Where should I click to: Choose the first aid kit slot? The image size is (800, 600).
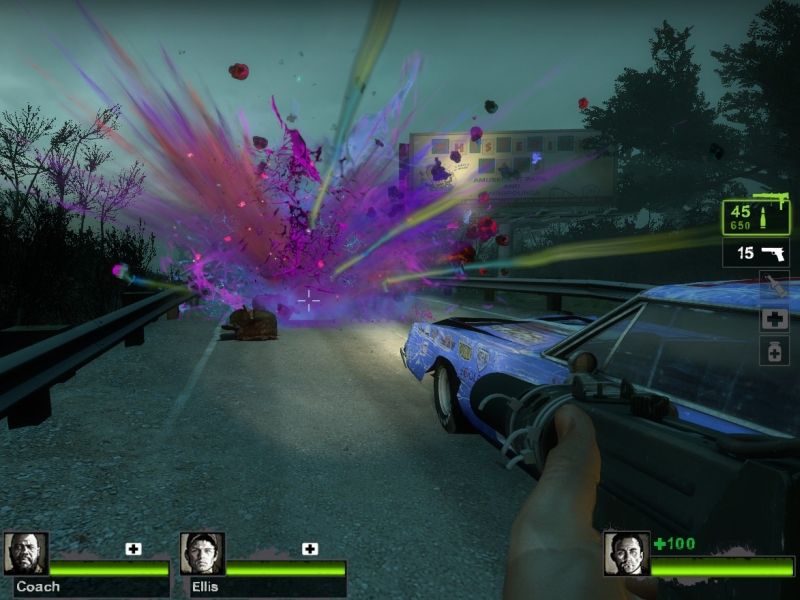(x=774, y=320)
